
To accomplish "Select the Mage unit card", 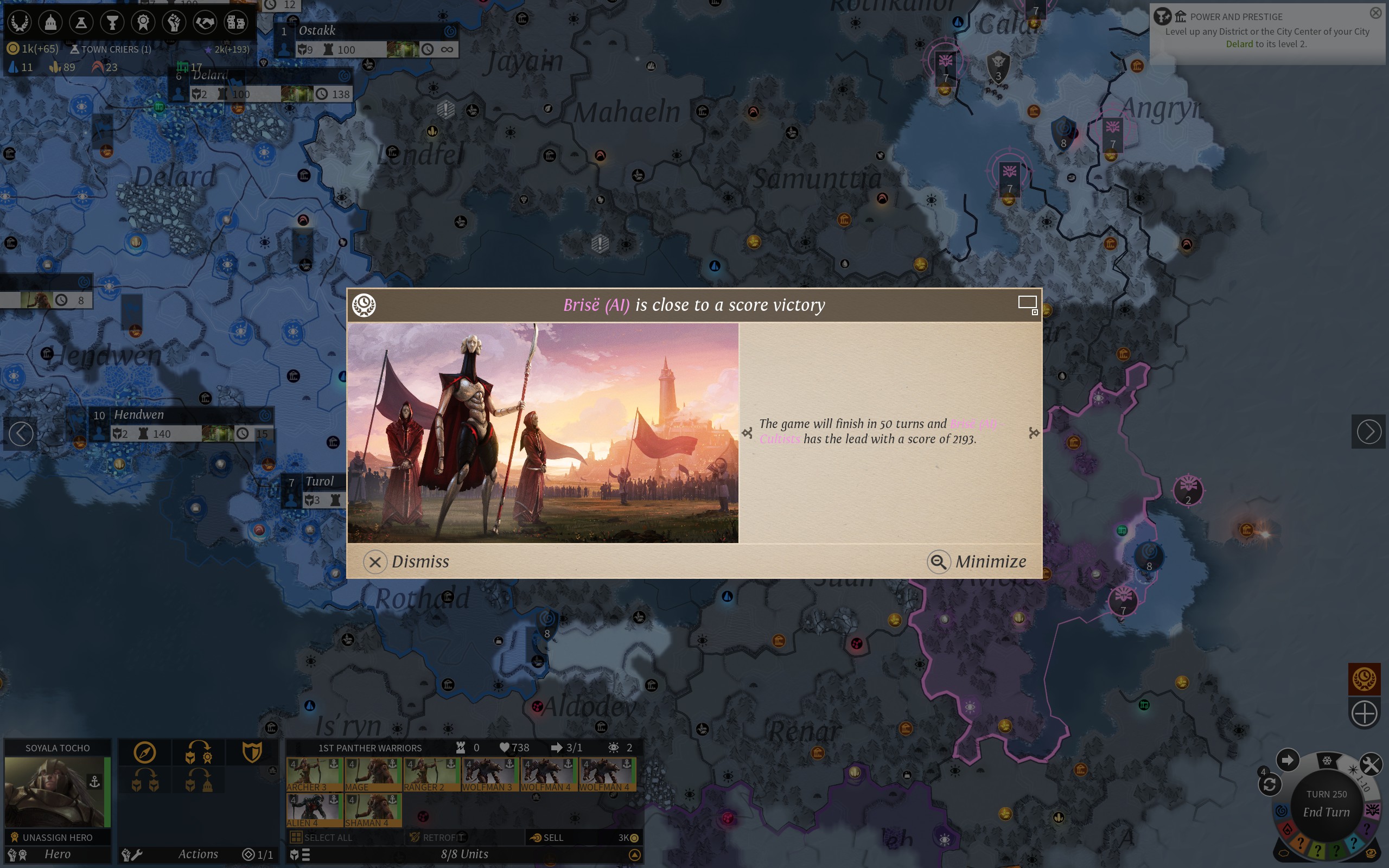I will pyautogui.click(x=372, y=774).
